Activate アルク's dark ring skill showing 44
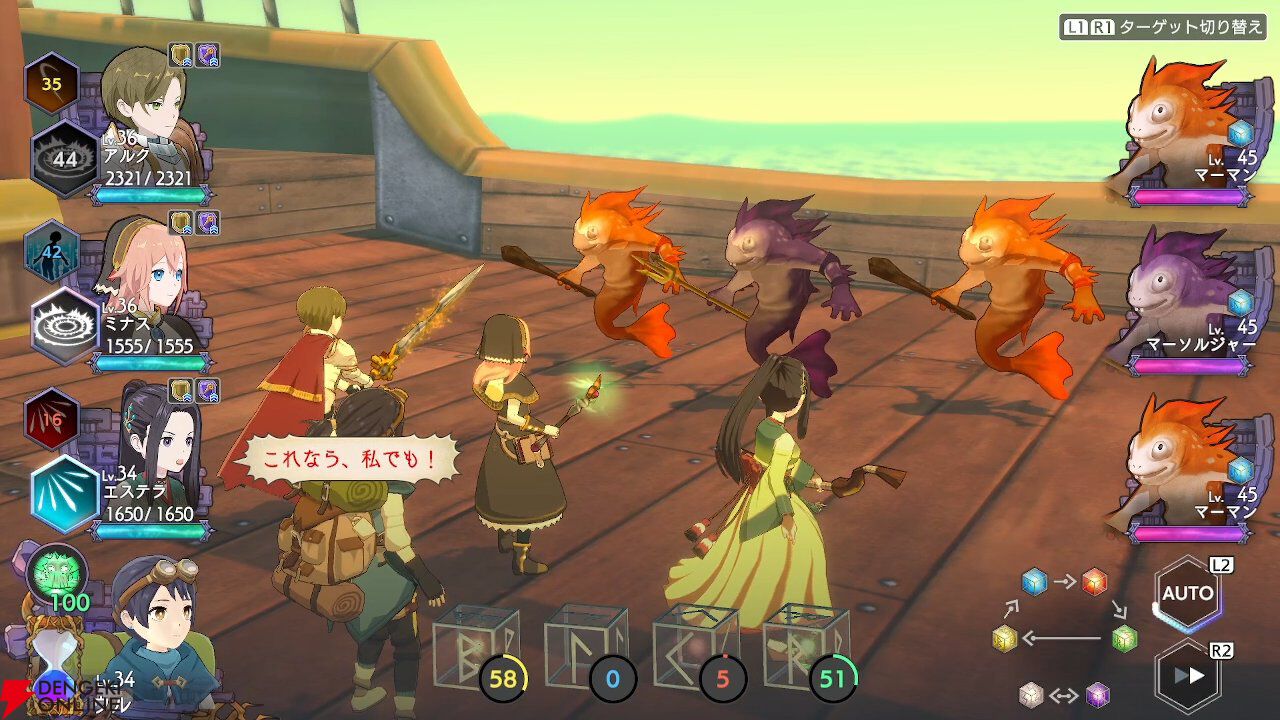1280x720 pixels. (x=64, y=159)
